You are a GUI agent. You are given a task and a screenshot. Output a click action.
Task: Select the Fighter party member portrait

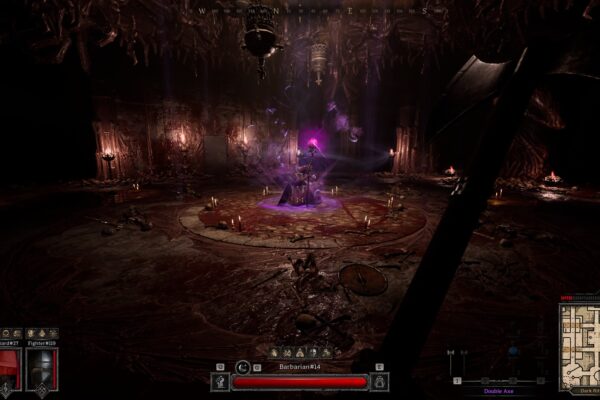pyautogui.click(x=42, y=368)
